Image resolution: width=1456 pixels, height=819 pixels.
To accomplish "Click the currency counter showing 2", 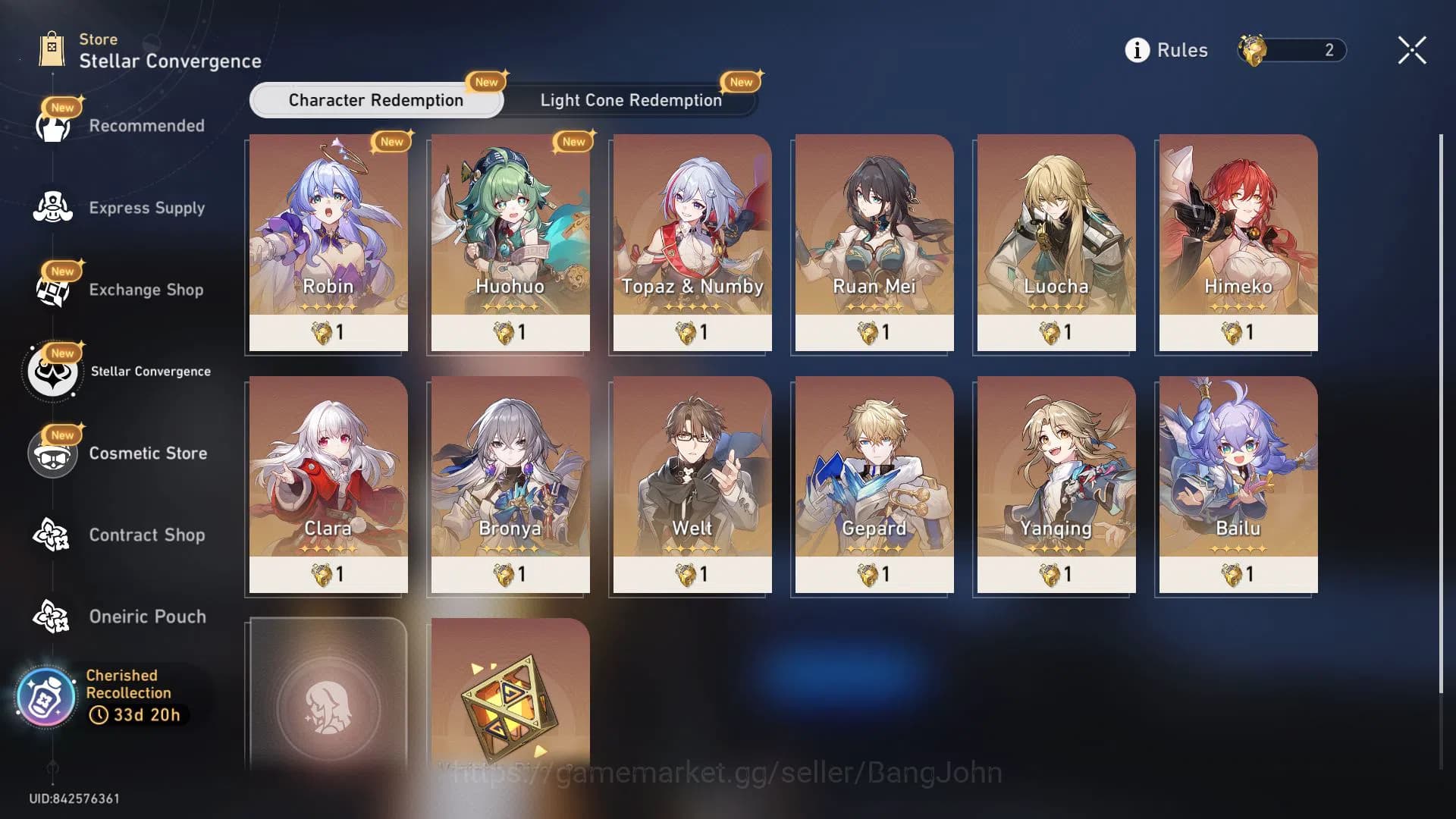I will point(1289,50).
